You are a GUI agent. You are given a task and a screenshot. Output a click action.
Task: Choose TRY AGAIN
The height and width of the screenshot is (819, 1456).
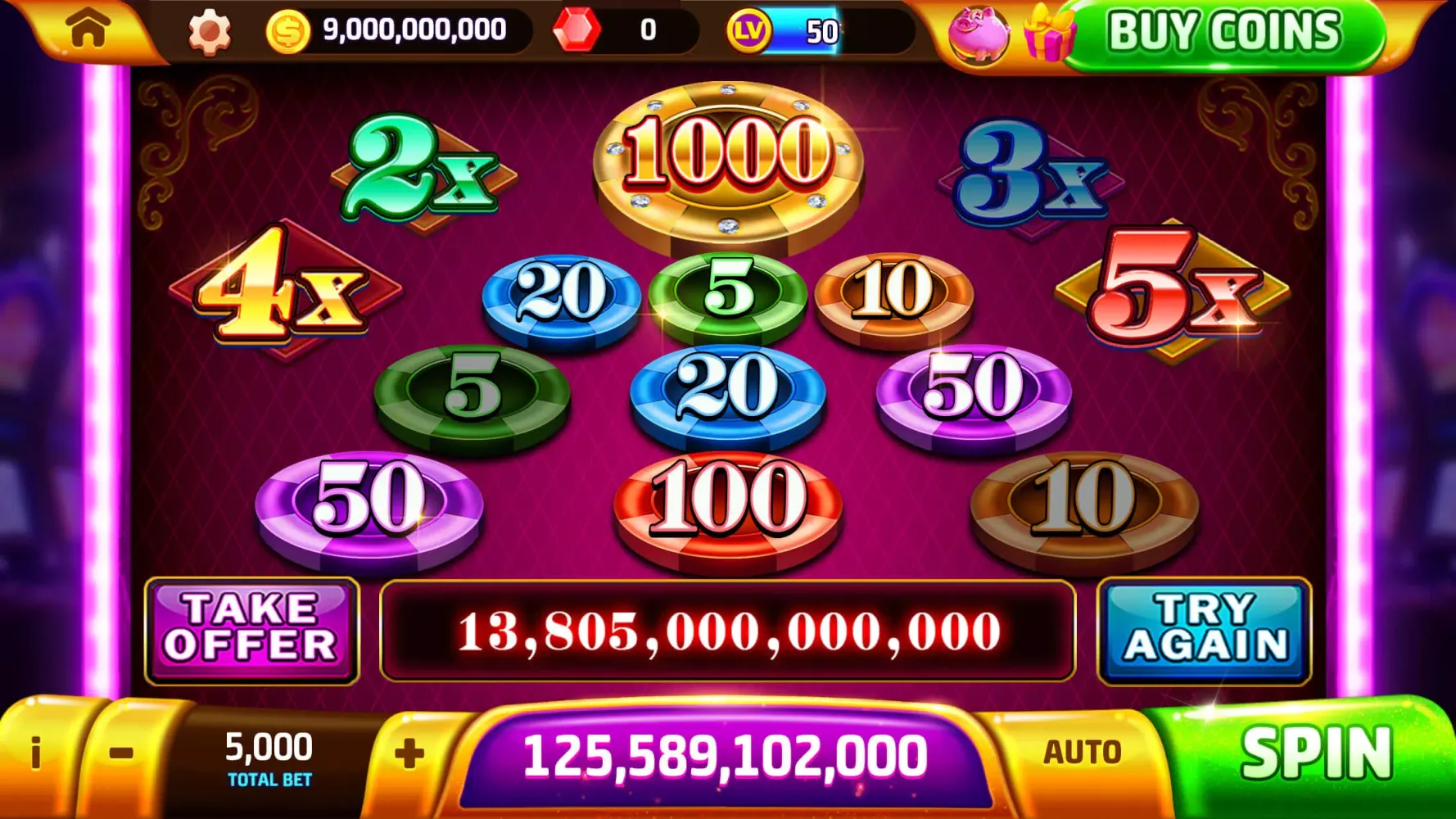tap(1202, 631)
